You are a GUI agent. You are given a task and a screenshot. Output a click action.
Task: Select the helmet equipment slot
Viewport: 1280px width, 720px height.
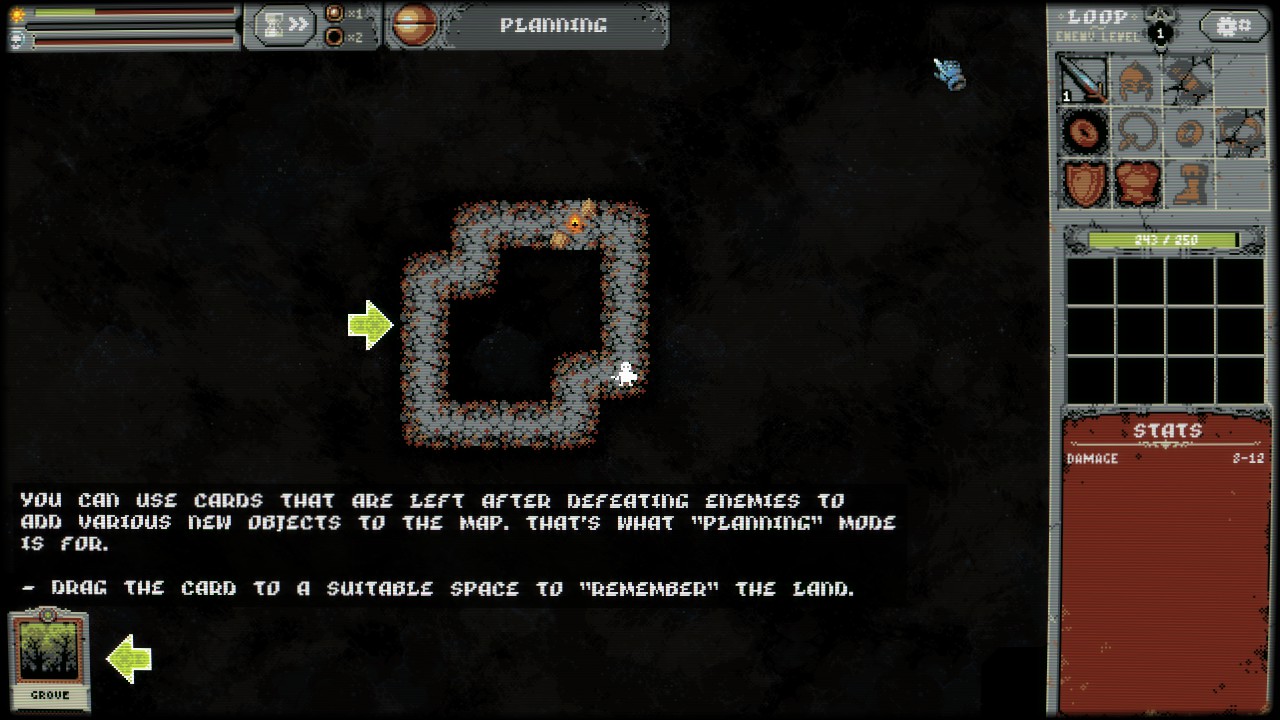pos(1136,79)
